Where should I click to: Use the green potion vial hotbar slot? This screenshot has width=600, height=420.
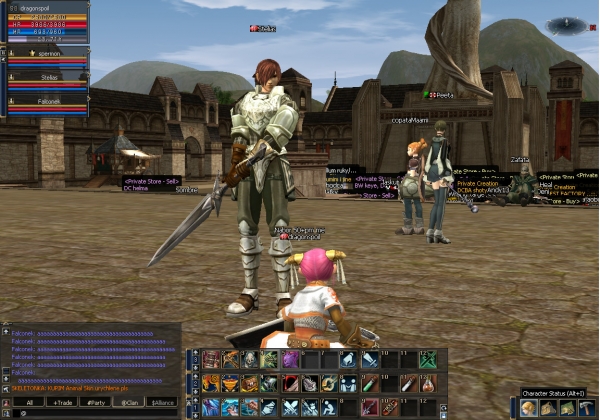click(369, 383)
